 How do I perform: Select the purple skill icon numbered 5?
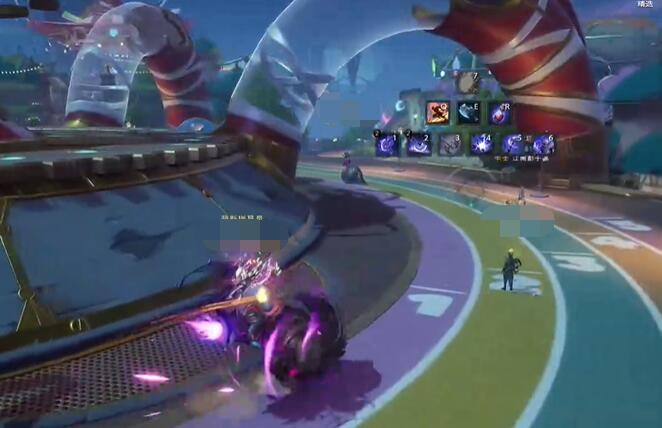(x=512, y=145)
